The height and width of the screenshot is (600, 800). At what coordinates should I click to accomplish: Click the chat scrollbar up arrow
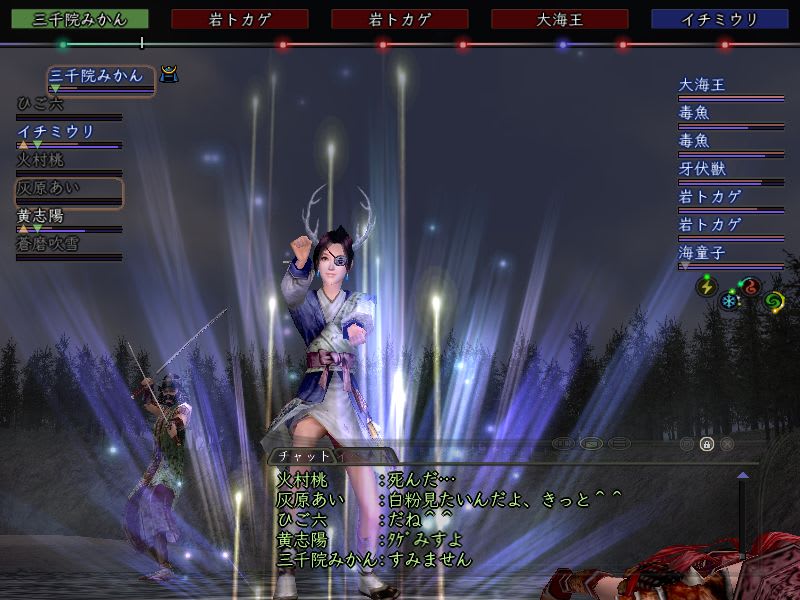[742, 474]
